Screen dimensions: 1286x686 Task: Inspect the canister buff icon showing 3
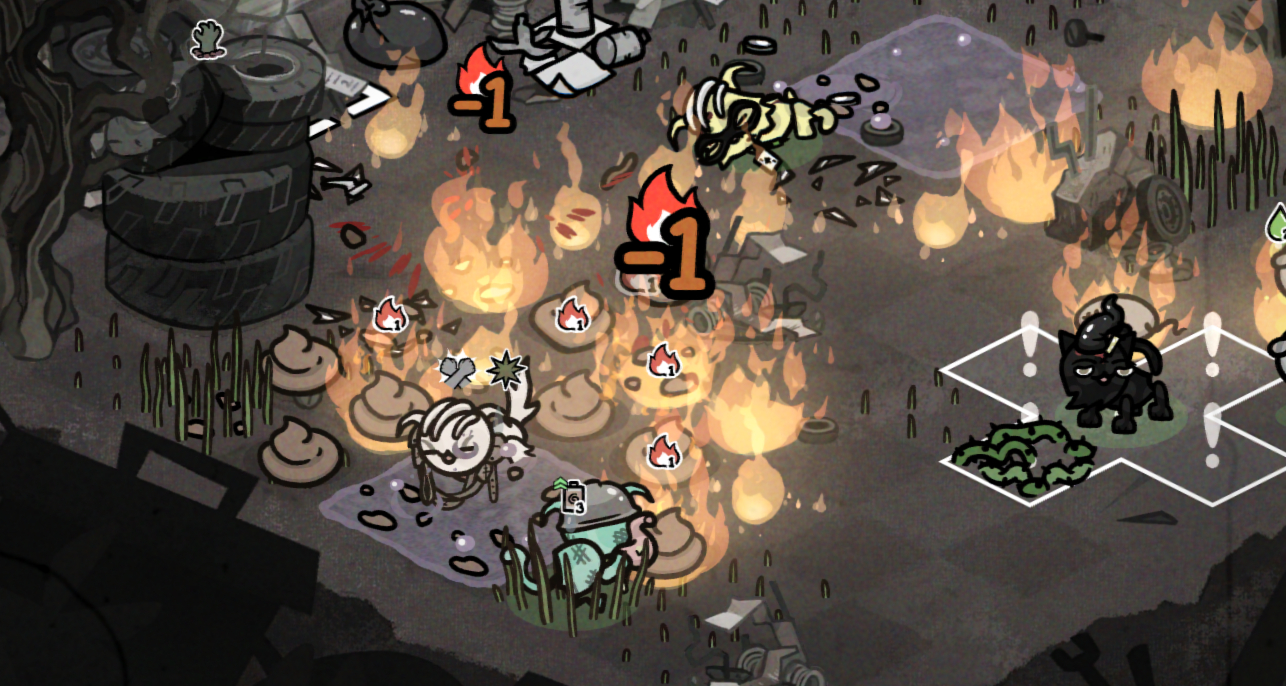point(572,496)
